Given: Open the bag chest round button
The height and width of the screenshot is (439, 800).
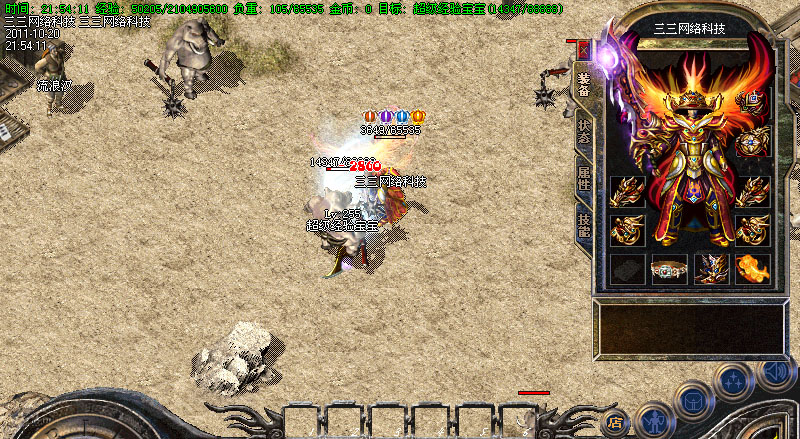Looking at the screenshot, I should point(692,400).
